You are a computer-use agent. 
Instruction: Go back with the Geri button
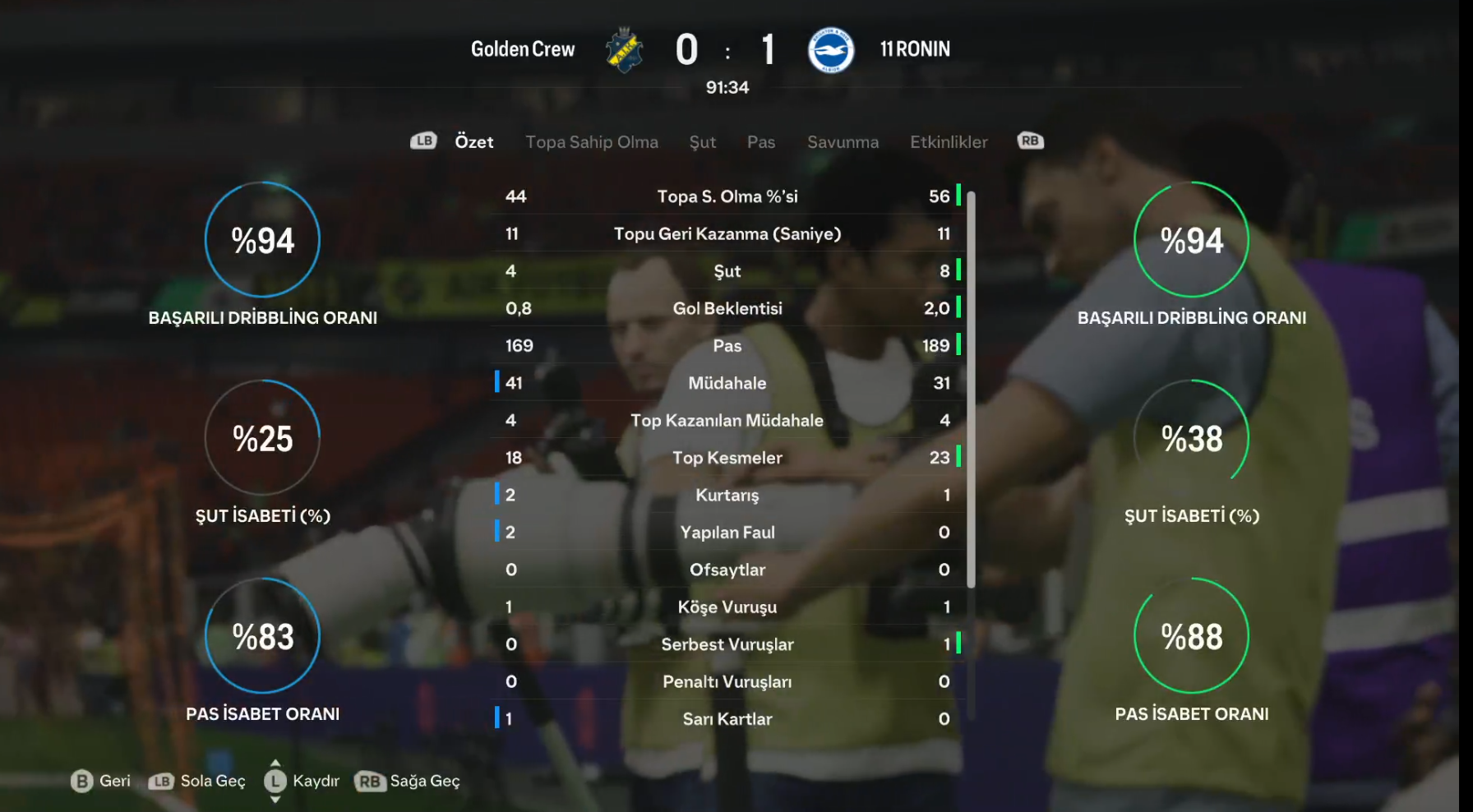pyautogui.click(x=101, y=781)
